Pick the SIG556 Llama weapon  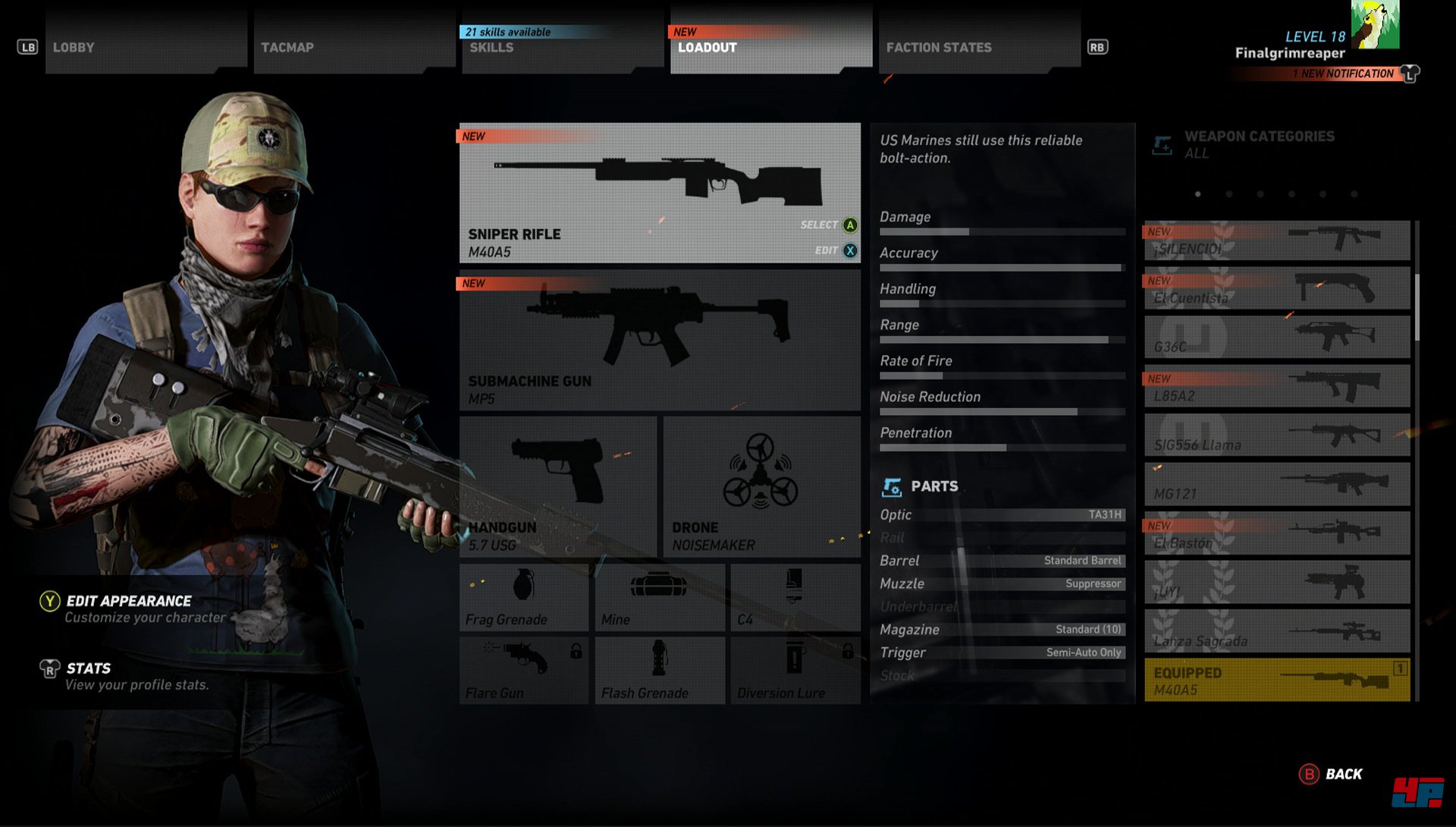pyautogui.click(x=1277, y=435)
